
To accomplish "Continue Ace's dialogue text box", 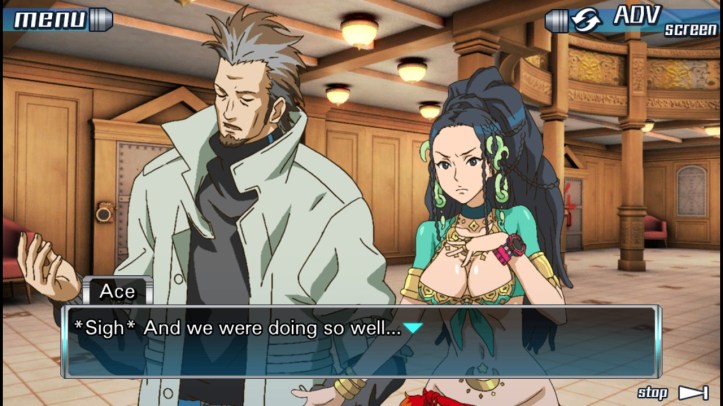I will [x=360, y=341].
